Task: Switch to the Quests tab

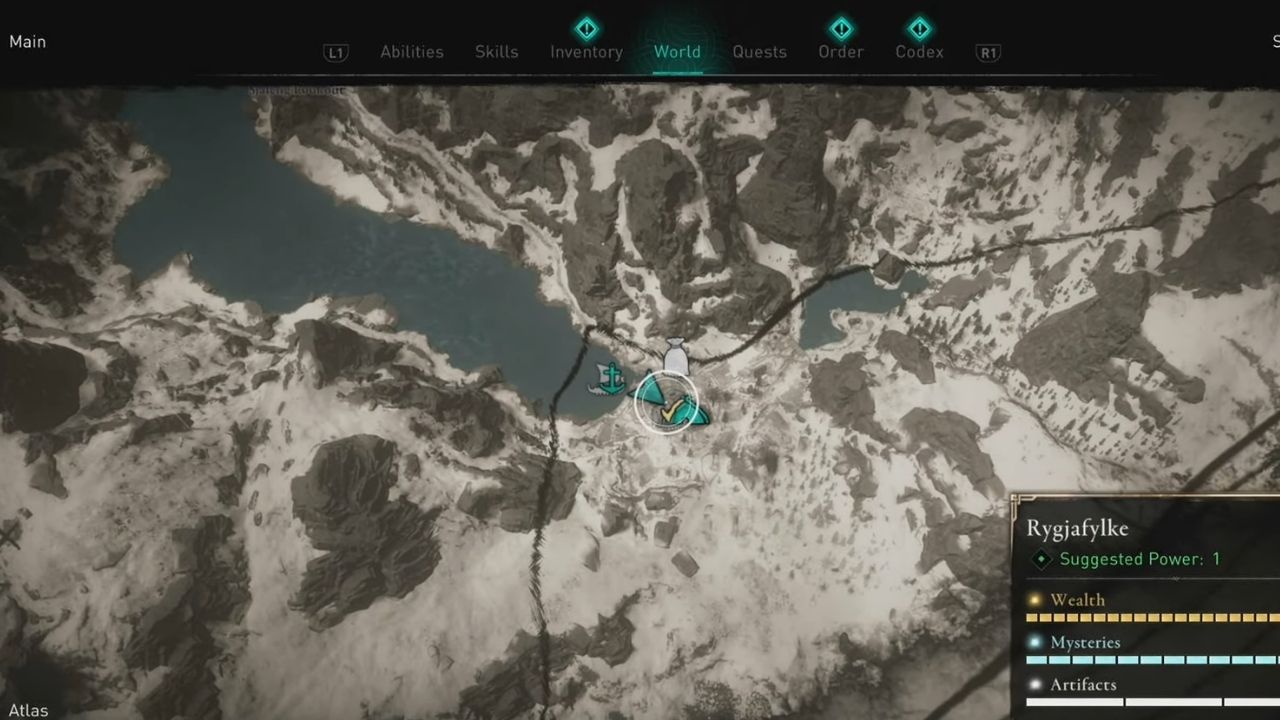Action: 759,52
